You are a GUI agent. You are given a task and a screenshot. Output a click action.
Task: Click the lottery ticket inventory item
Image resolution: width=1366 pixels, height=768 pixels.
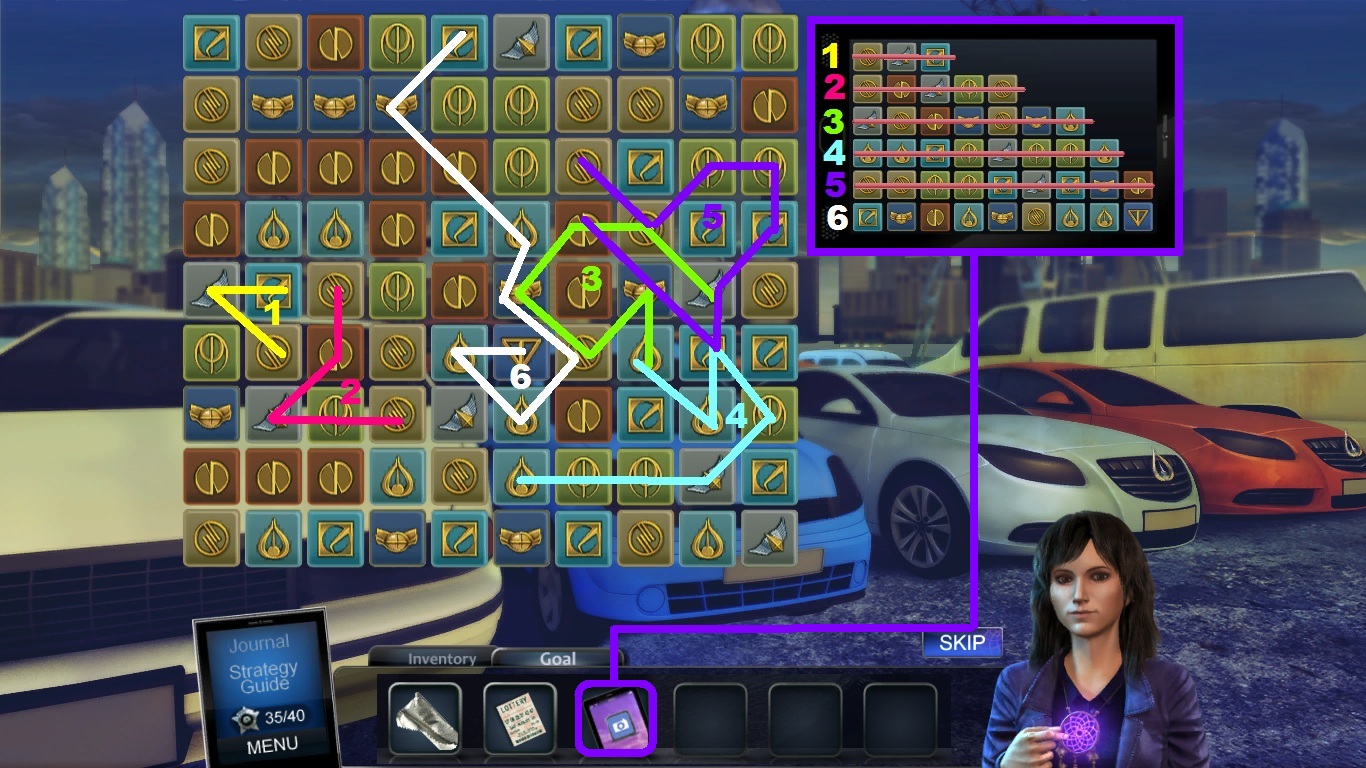click(x=519, y=718)
